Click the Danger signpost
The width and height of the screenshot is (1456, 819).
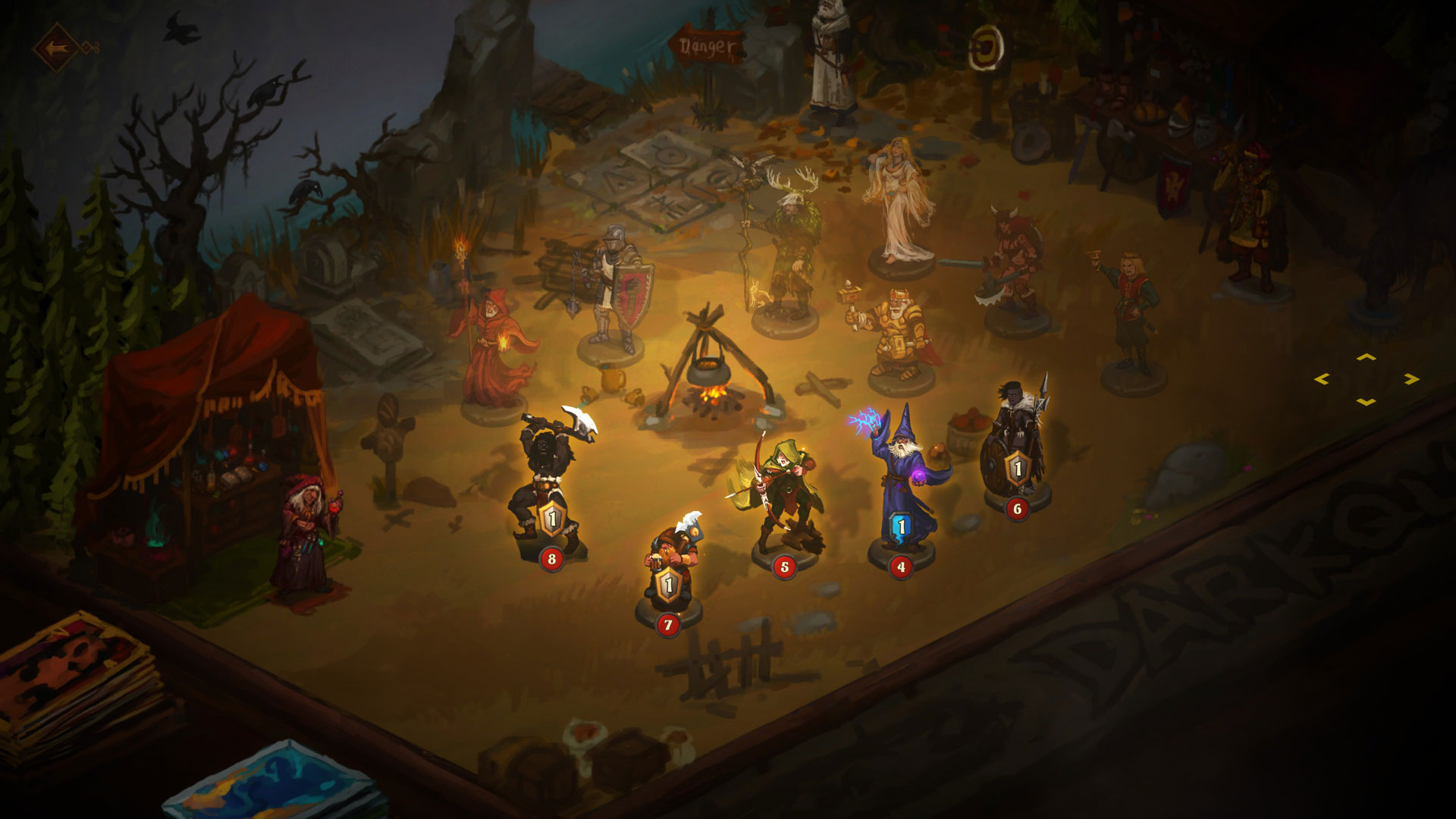pos(706,45)
